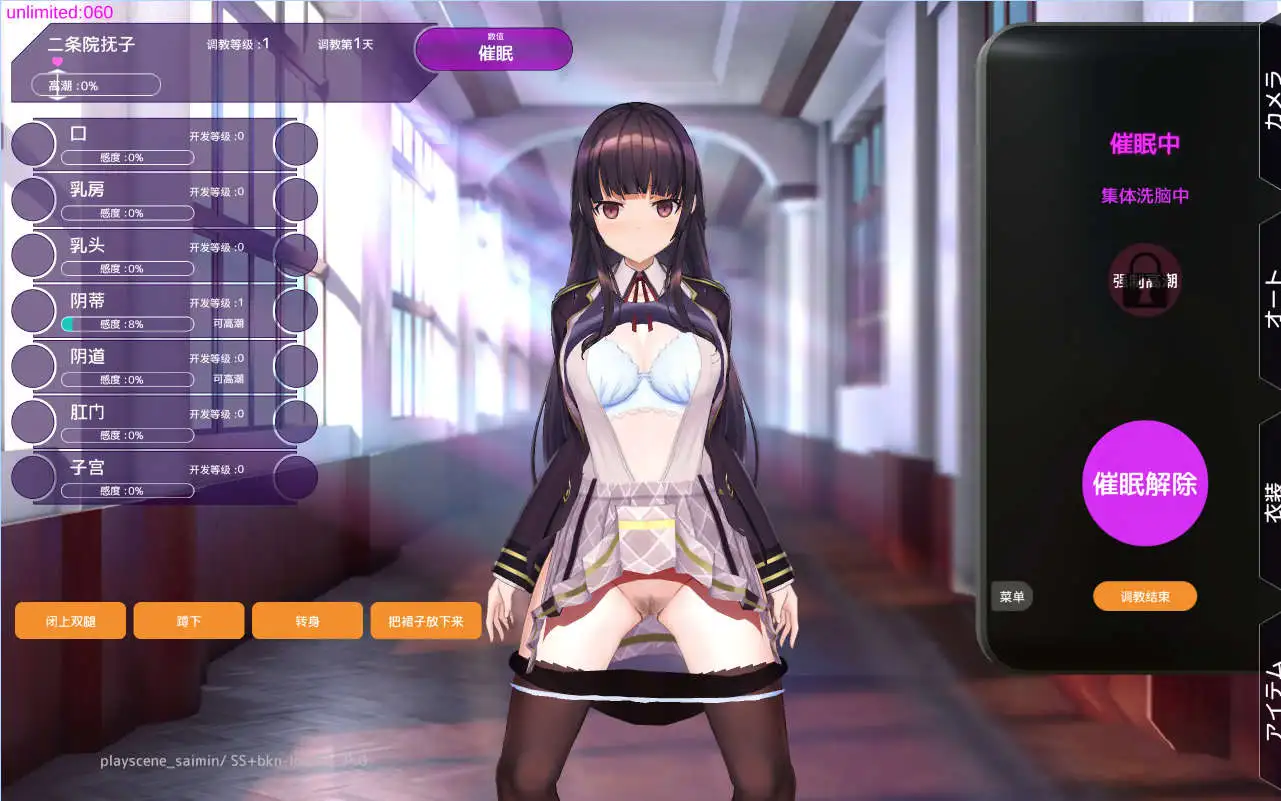Click the 高潮 0% progress gauge
Screen dimensions: 1281x801
click(x=95, y=85)
